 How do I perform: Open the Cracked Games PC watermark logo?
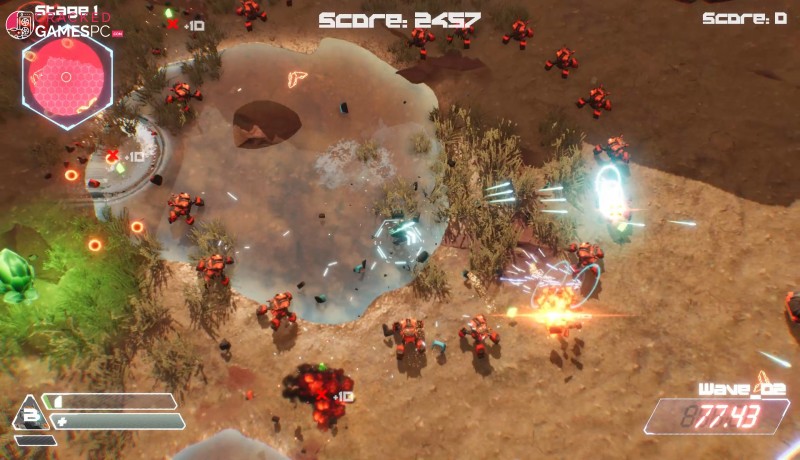point(62,25)
